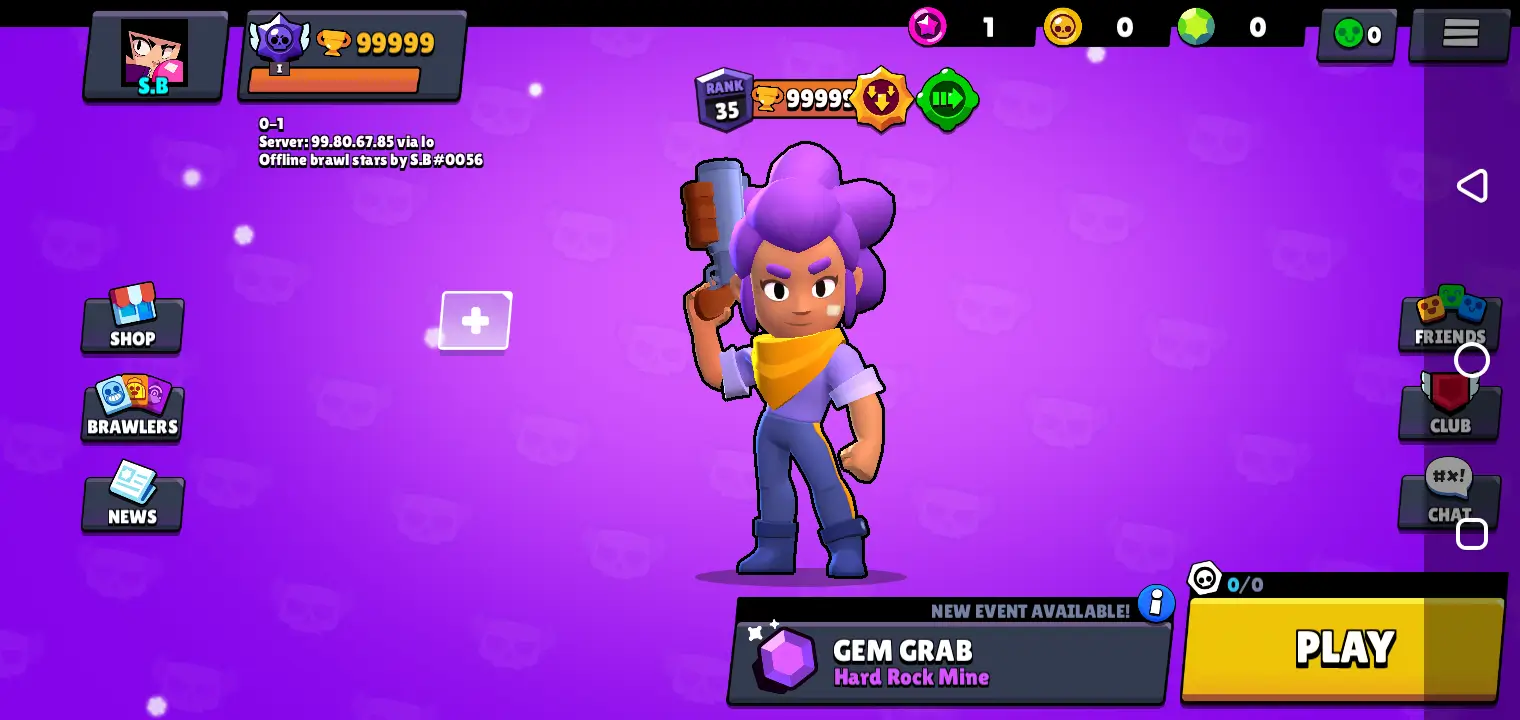The height and width of the screenshot is (720, 1520).
Task: Open the Club screen
Action: (1449, 410)
